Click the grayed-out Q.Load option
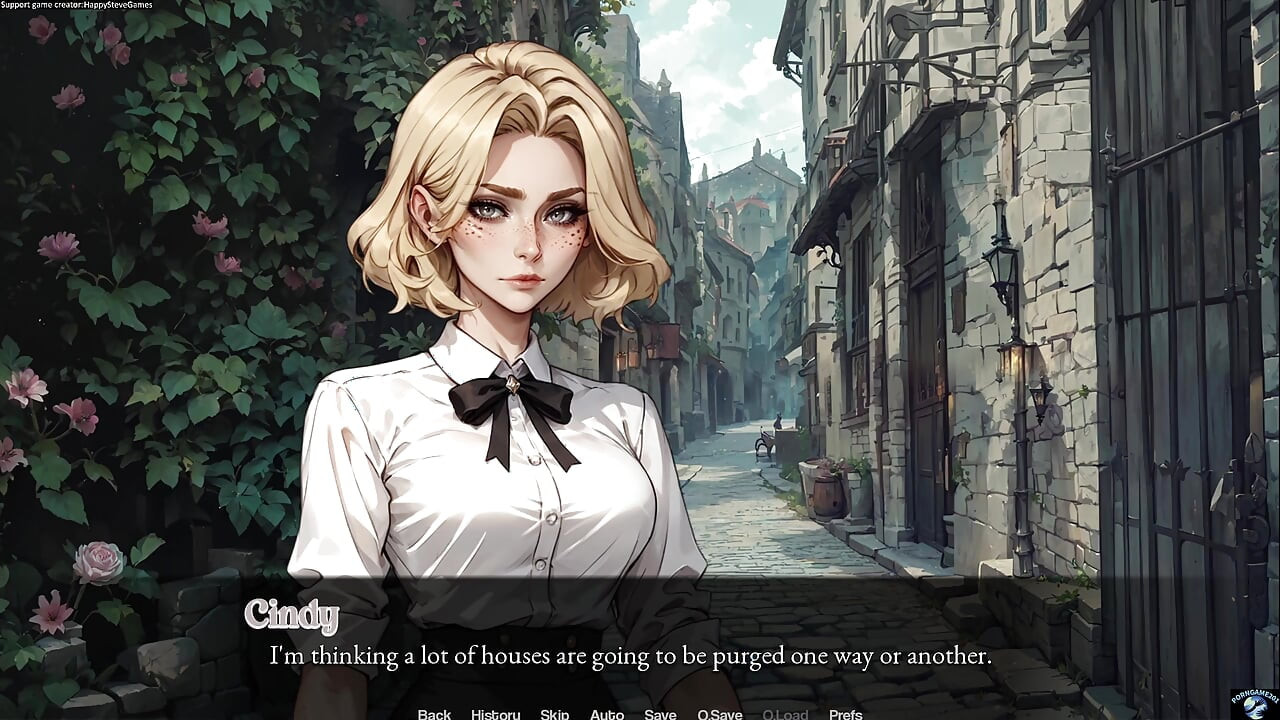Viewport: 1280px width, 720px height. tap(786, 714)
